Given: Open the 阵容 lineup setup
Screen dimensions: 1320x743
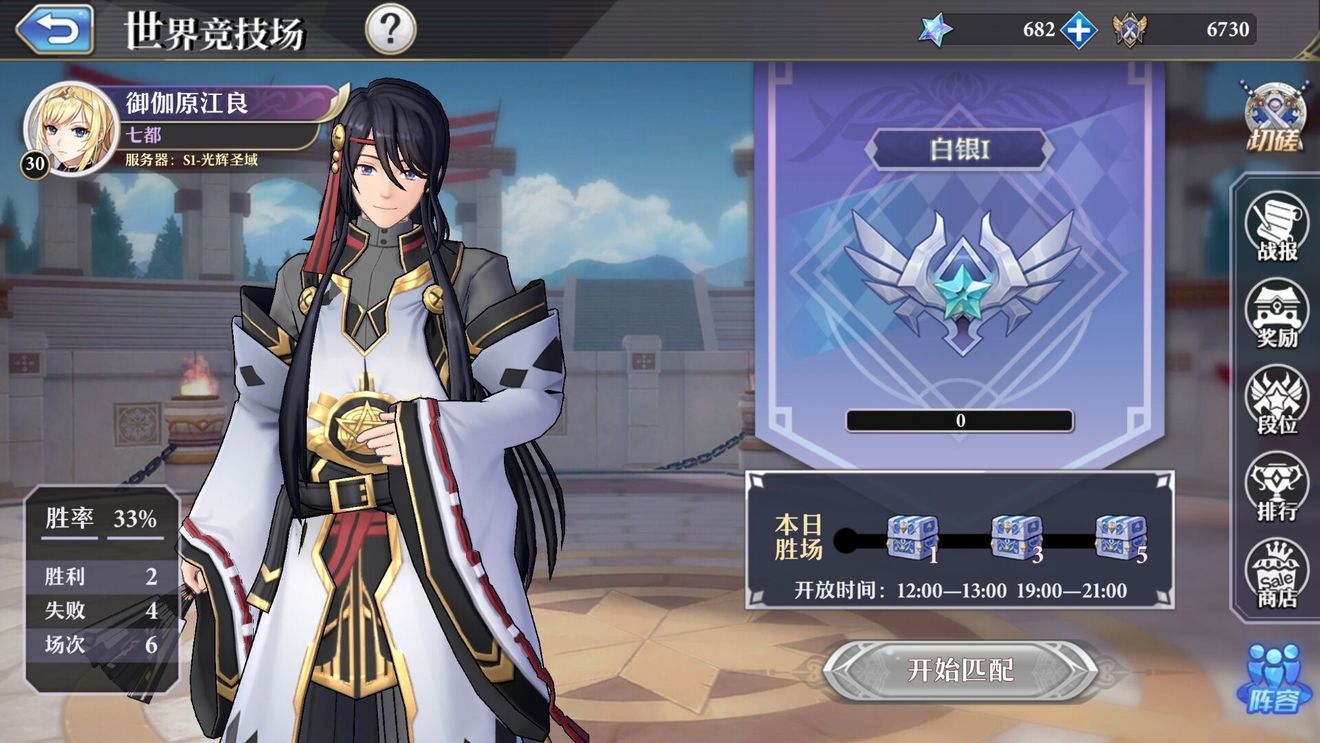Looking at the screenshot, I should pos(1275,678).
